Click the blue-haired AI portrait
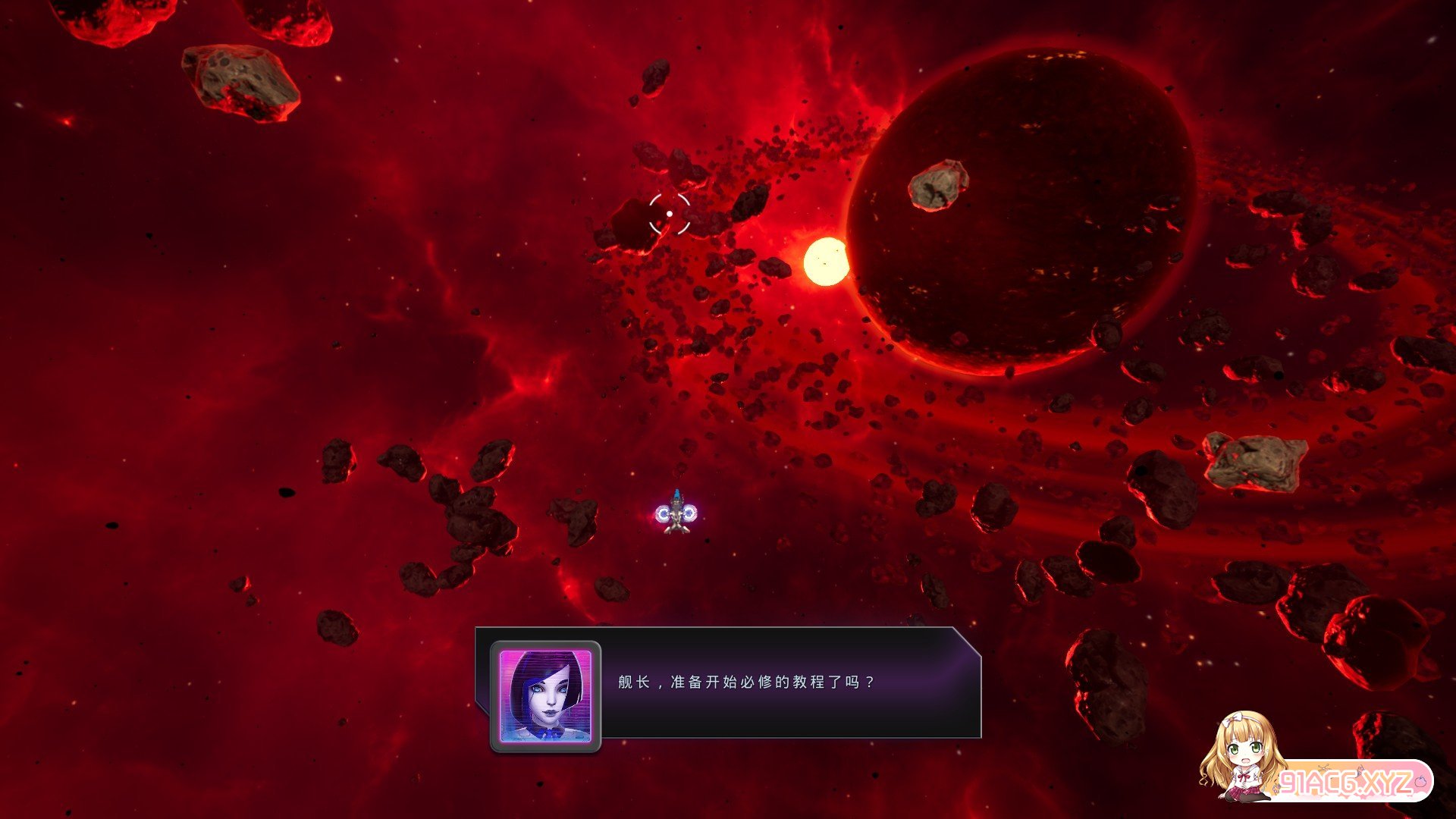The image size is (1456, 819). click(x=545, y=695)
